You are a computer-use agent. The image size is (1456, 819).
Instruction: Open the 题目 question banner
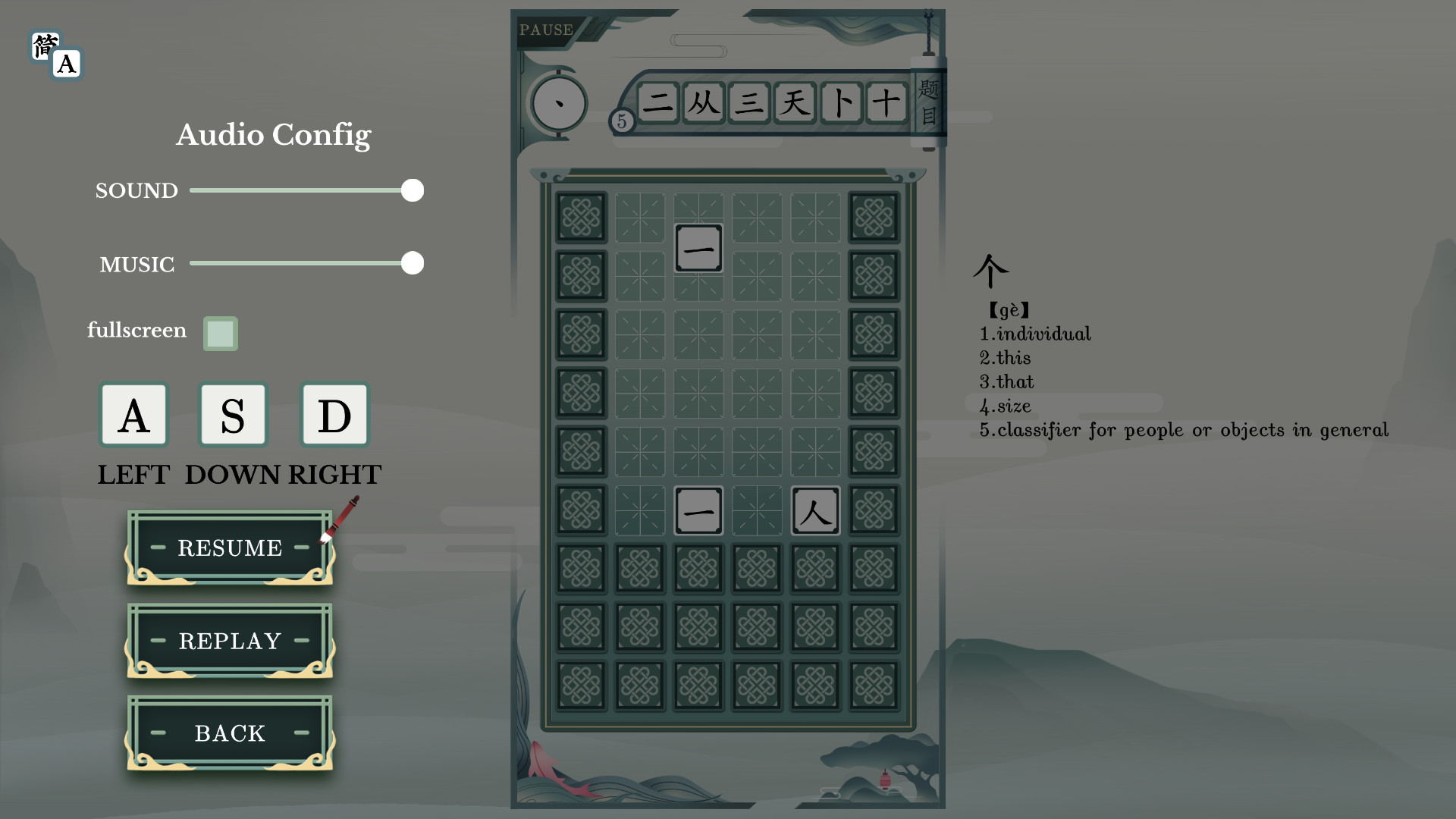tap(929, 99)
